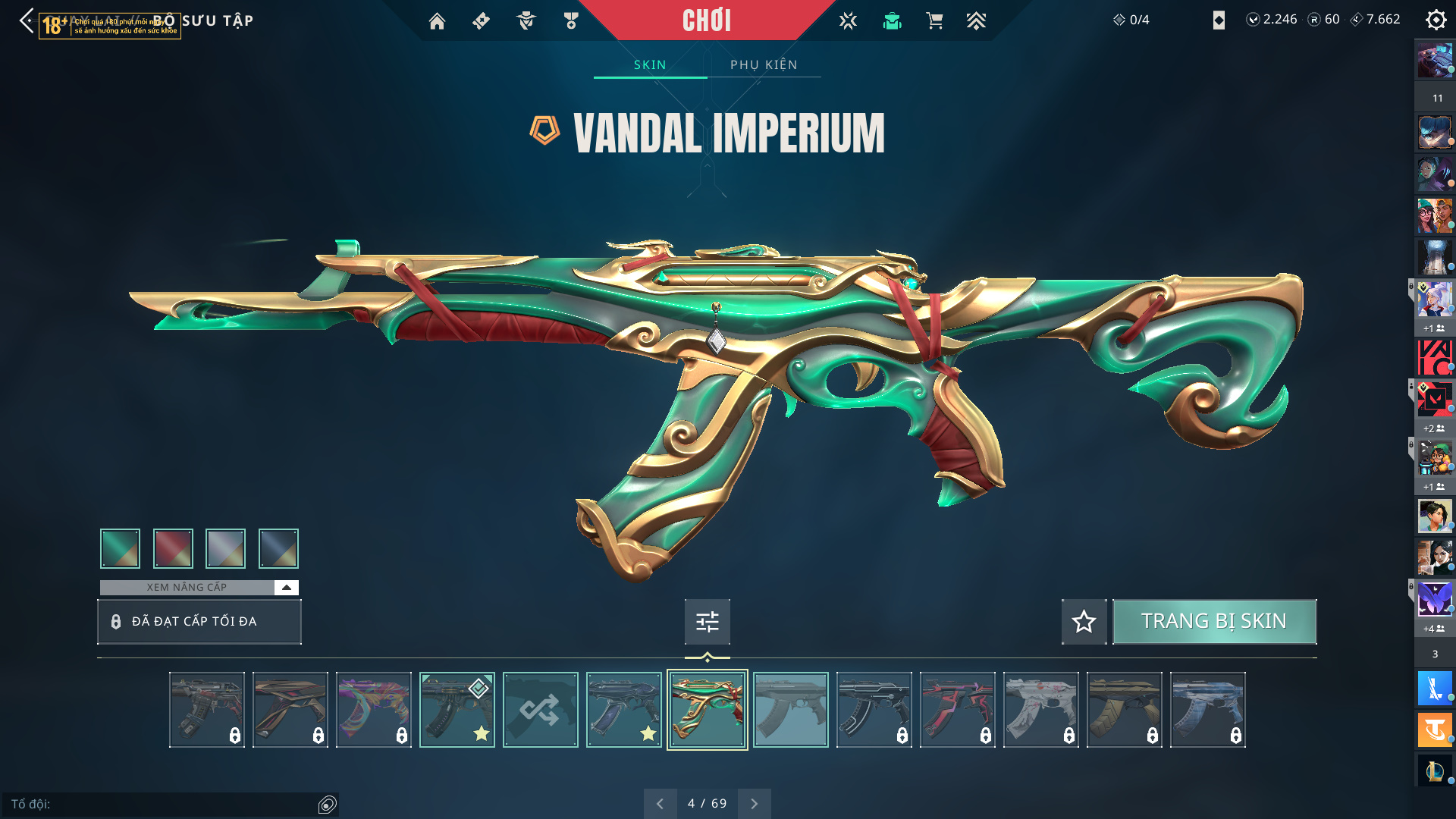The width and height of the screenshot is (1456, 819).
Task: Select the SKIN tab
Action: (650, 65)
